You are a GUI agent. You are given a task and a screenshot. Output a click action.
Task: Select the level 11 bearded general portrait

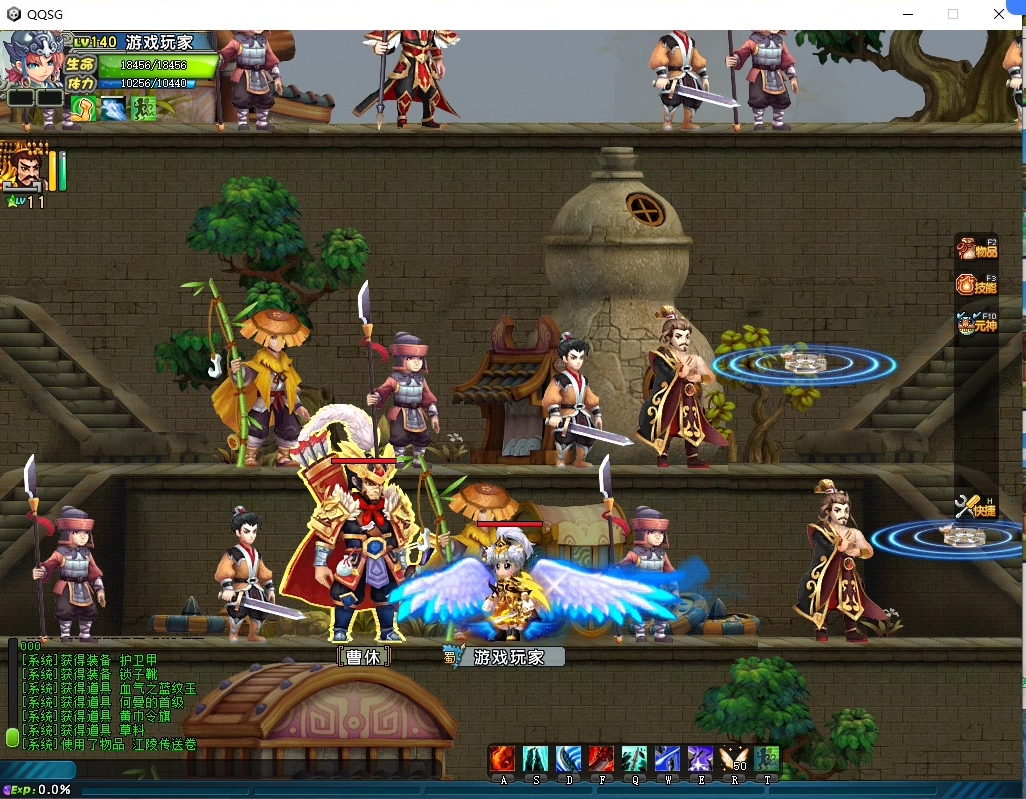24,167
